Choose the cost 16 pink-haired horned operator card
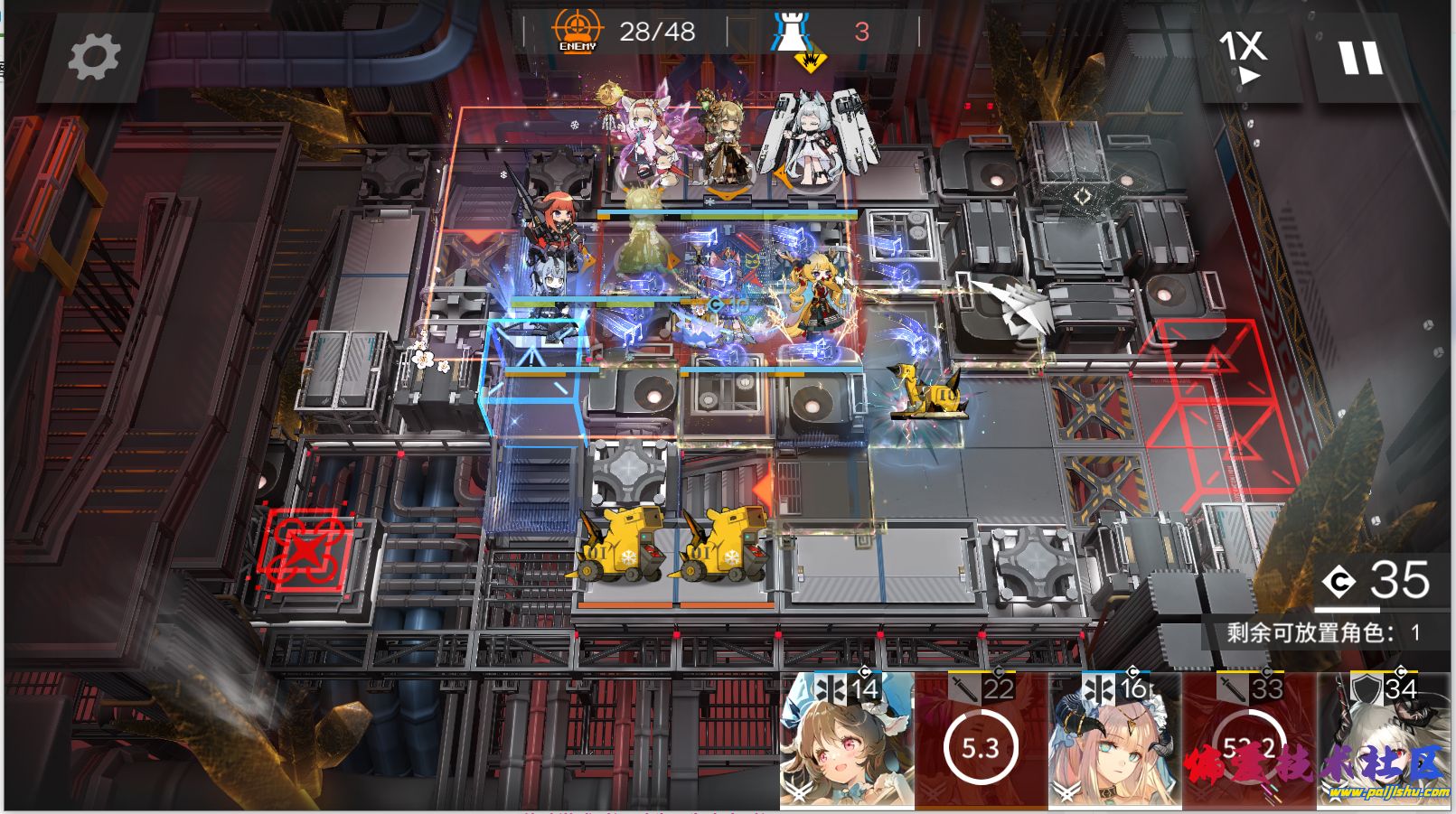The width and height of the screenshot is (1456, 814). (x=1115, y=743)
